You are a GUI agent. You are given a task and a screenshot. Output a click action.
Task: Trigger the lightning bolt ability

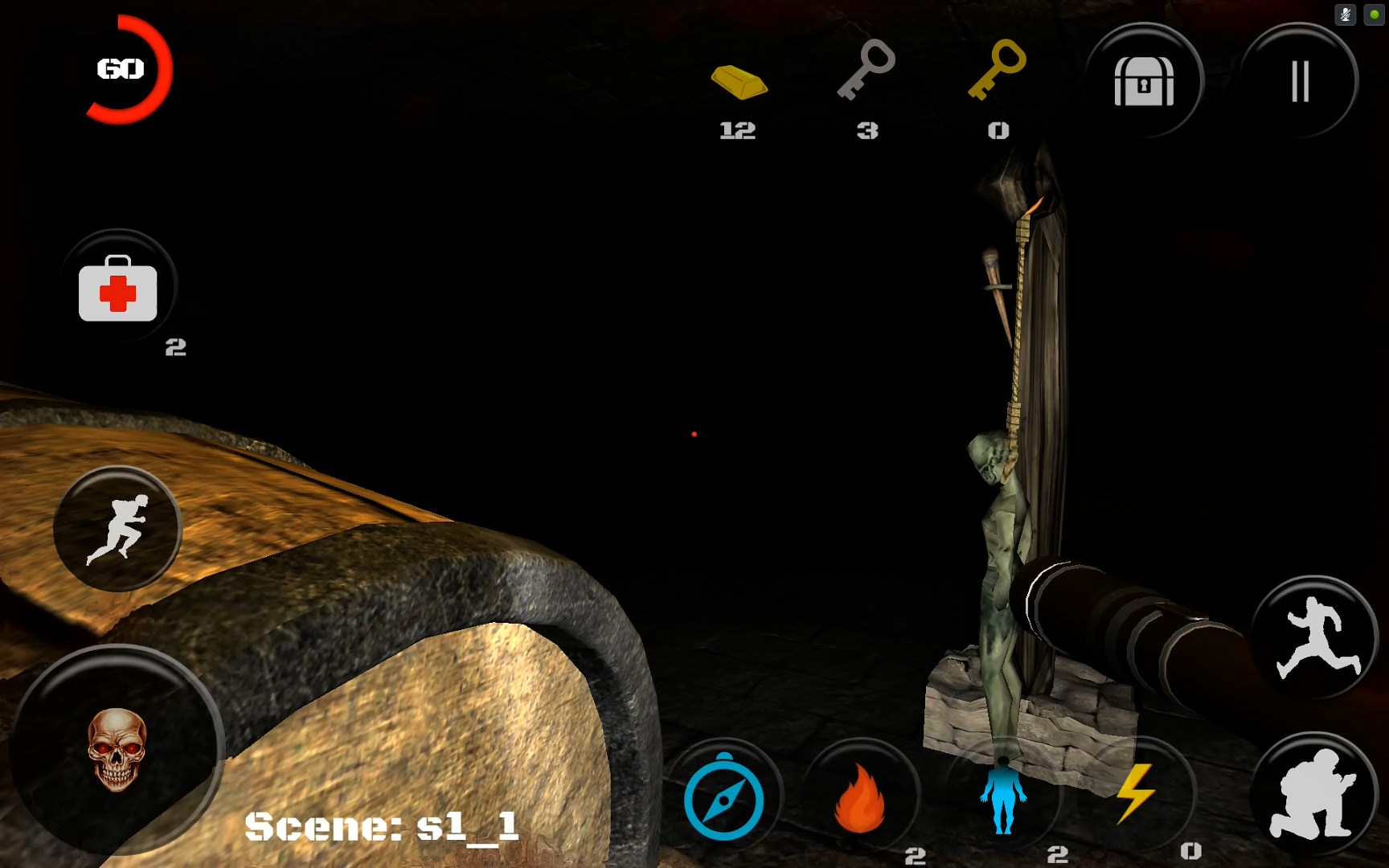(1135, 794)
